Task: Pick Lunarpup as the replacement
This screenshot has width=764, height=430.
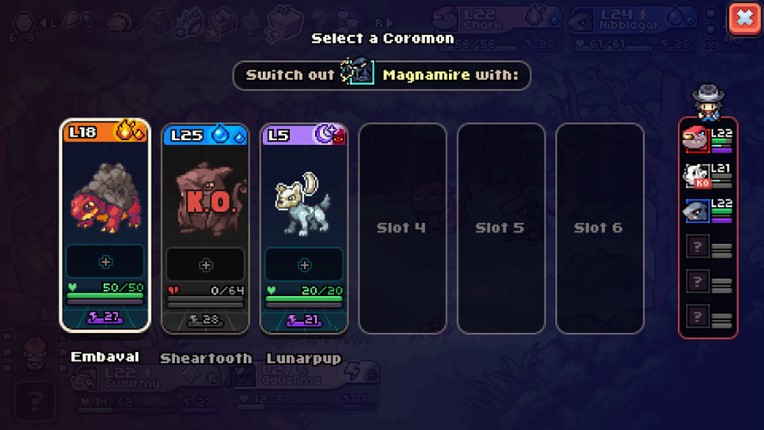Action: 303,198
